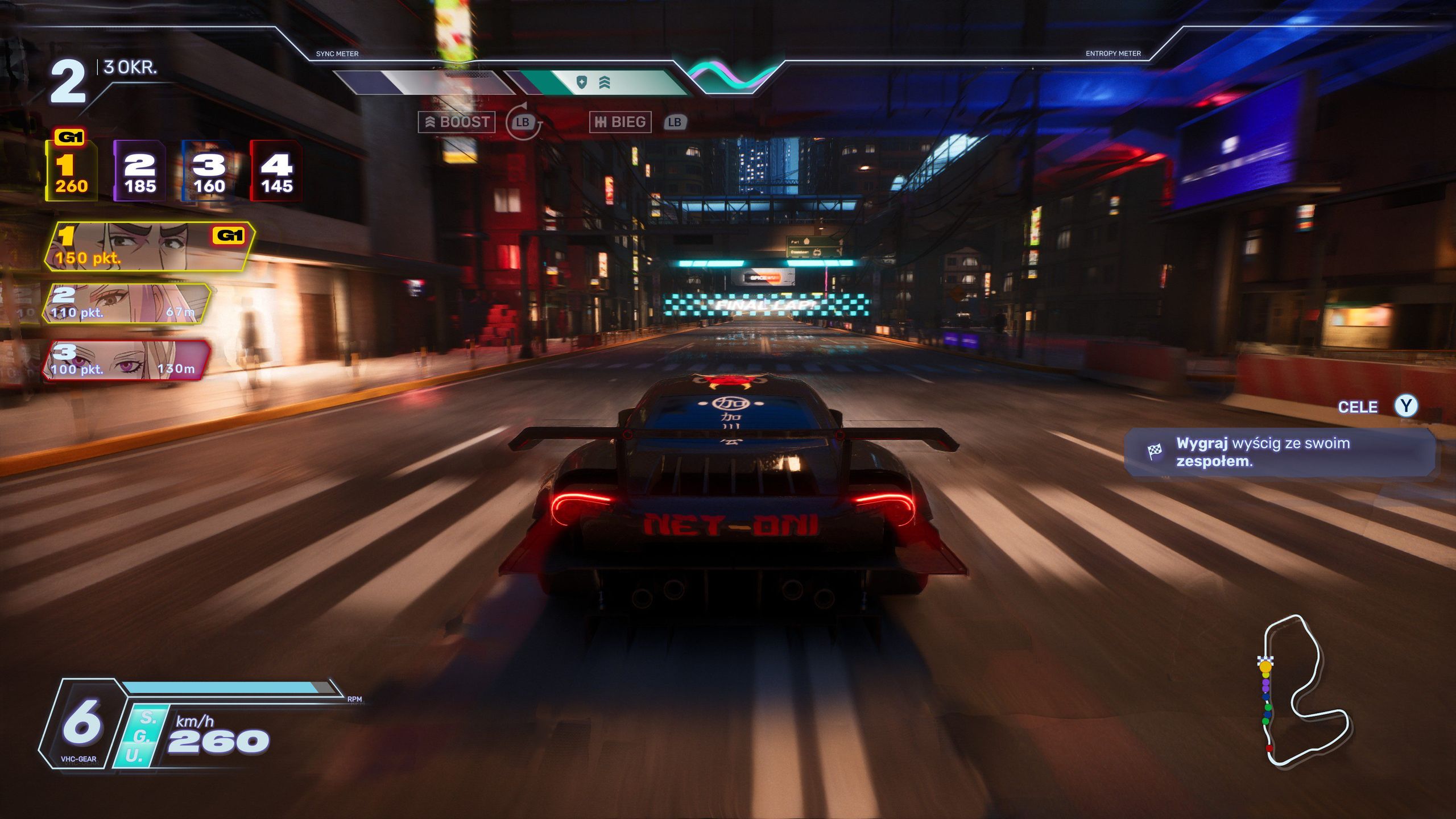Select the yellow team tile scoring 260
Viewport: 1456px width, 819px height.
click(x=71, y=171)
